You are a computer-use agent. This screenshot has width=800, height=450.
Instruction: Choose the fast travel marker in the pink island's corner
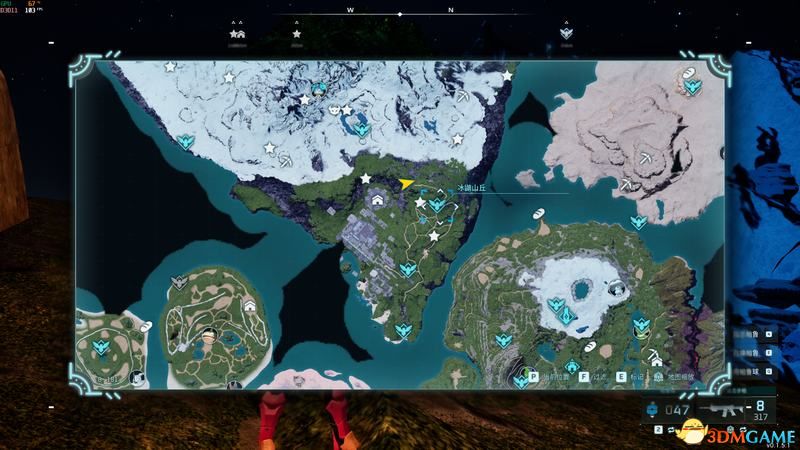[692, 87]
